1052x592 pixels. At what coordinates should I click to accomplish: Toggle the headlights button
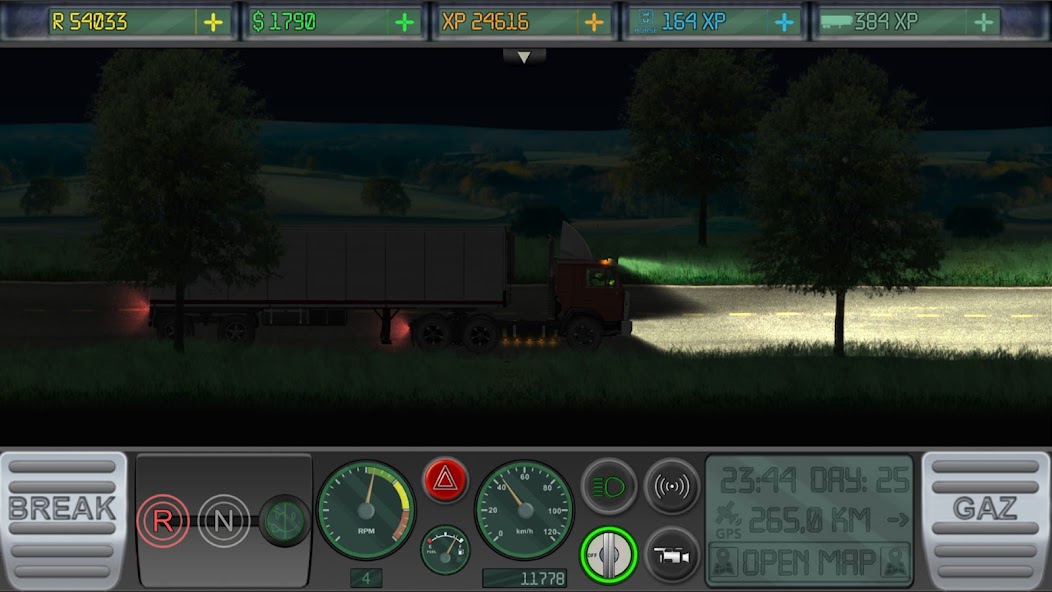(x=609, y=486)
